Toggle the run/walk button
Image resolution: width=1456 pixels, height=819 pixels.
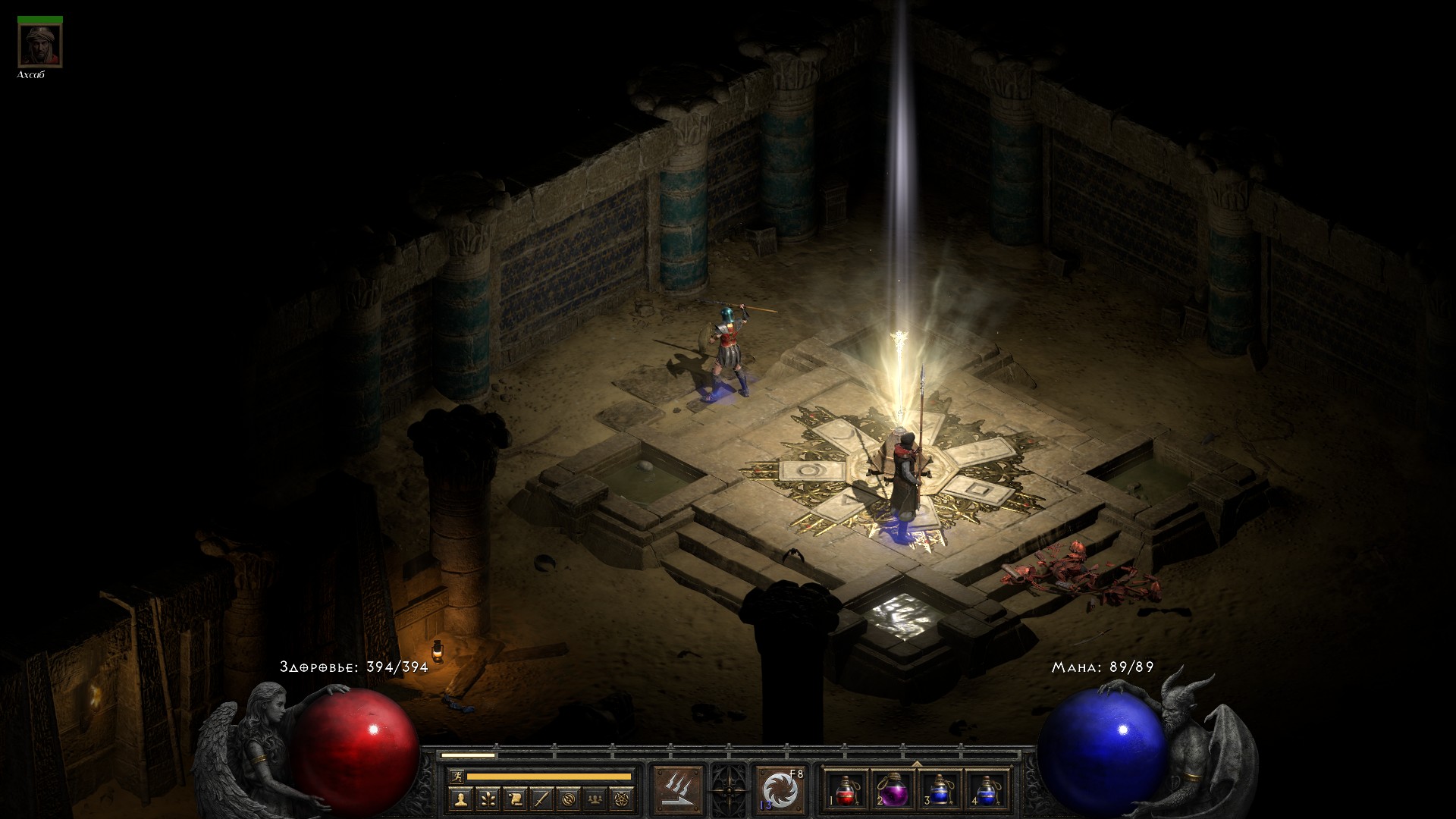(x=457, y=776)
